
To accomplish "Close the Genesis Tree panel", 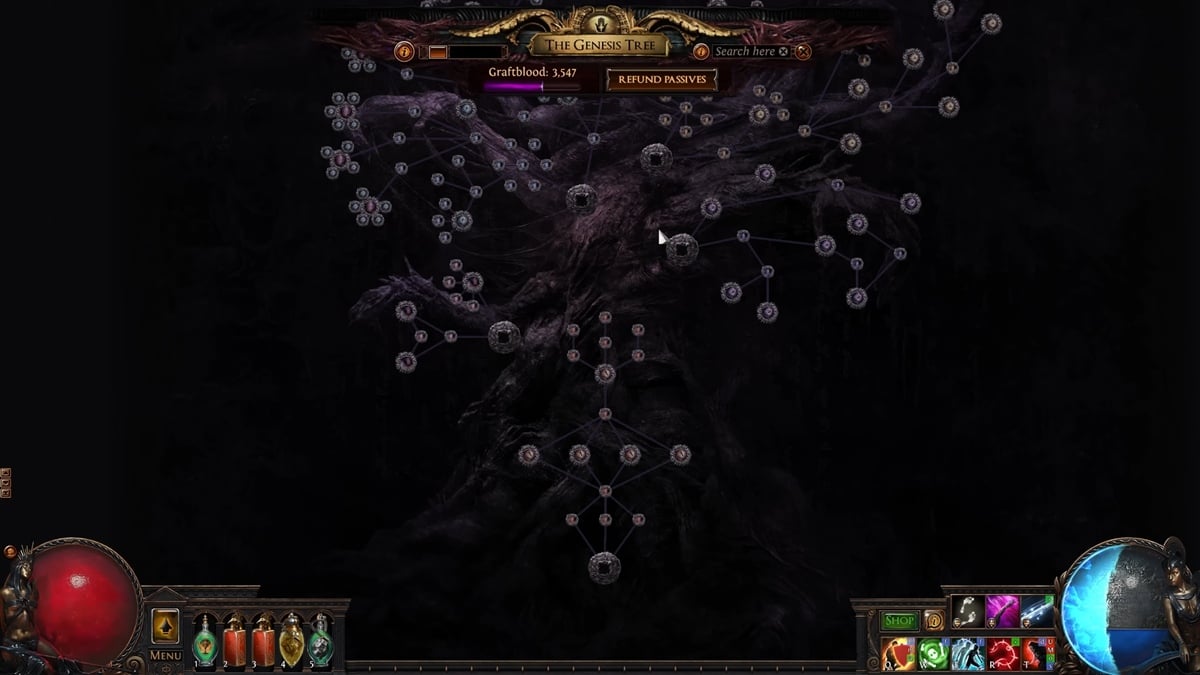I will coord(803,52).
